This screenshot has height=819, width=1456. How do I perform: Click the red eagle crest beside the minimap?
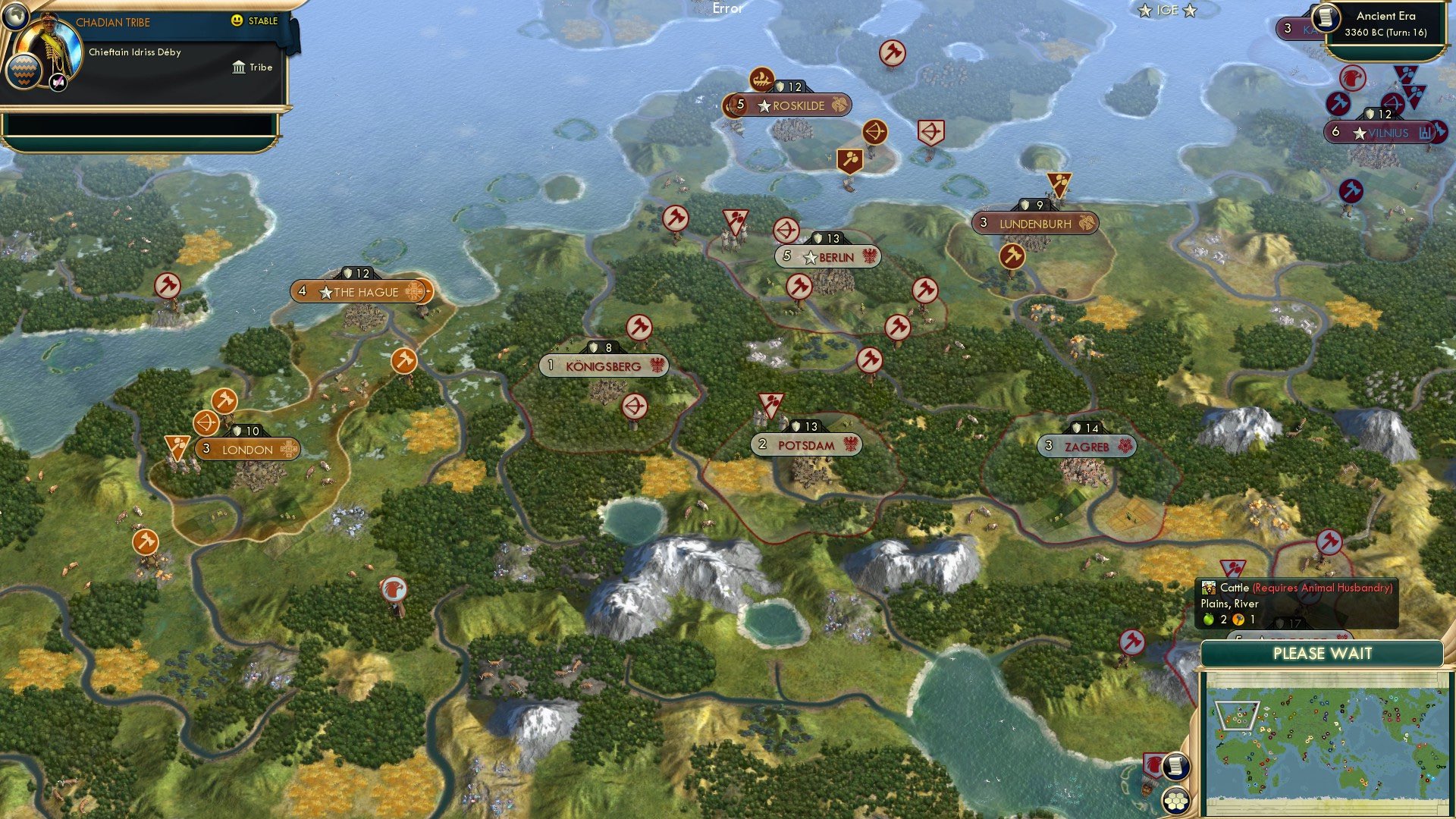click(1153, 765)
